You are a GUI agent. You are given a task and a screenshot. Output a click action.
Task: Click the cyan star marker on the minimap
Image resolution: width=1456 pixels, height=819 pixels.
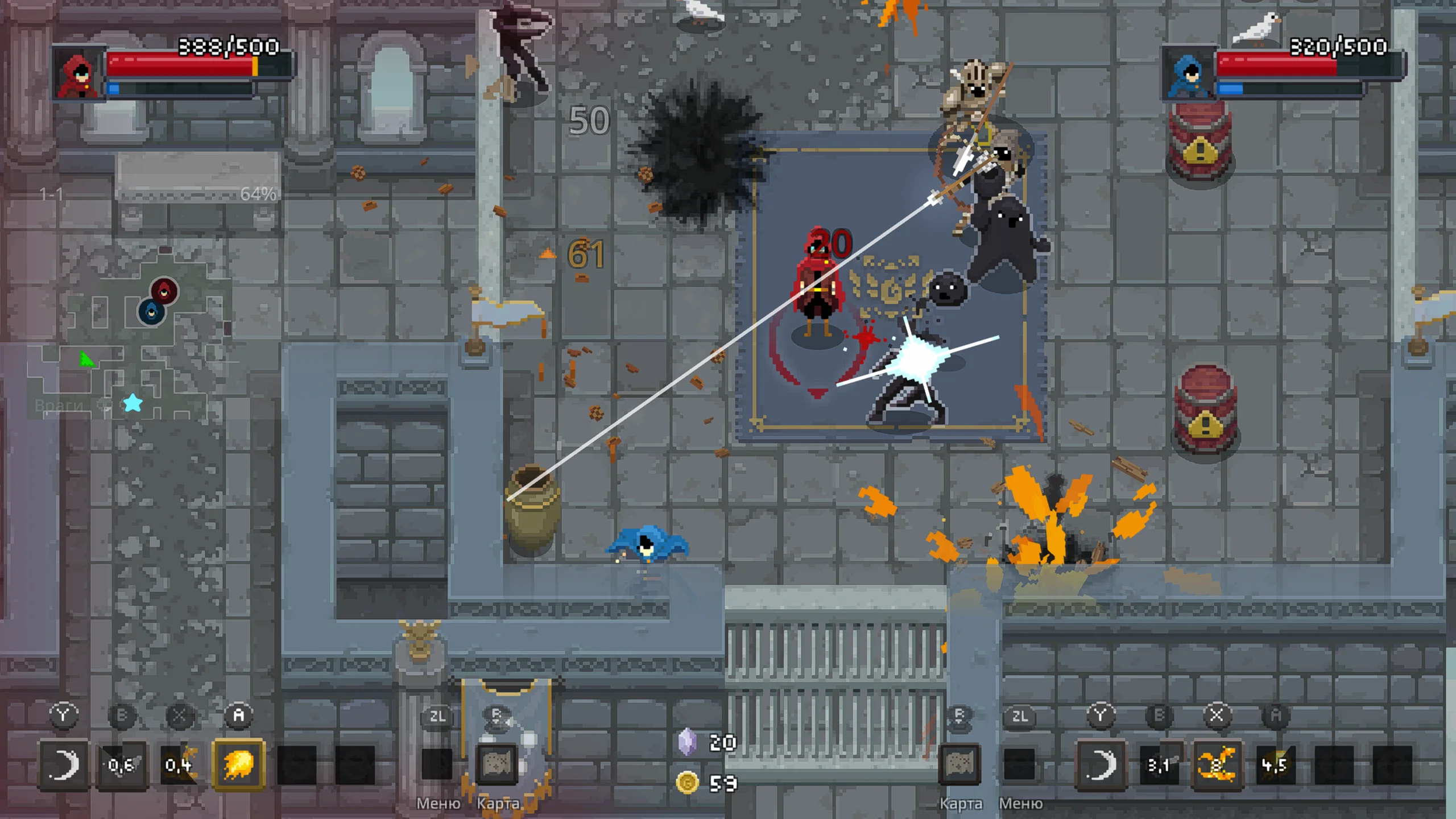click(x=133, y=403)
